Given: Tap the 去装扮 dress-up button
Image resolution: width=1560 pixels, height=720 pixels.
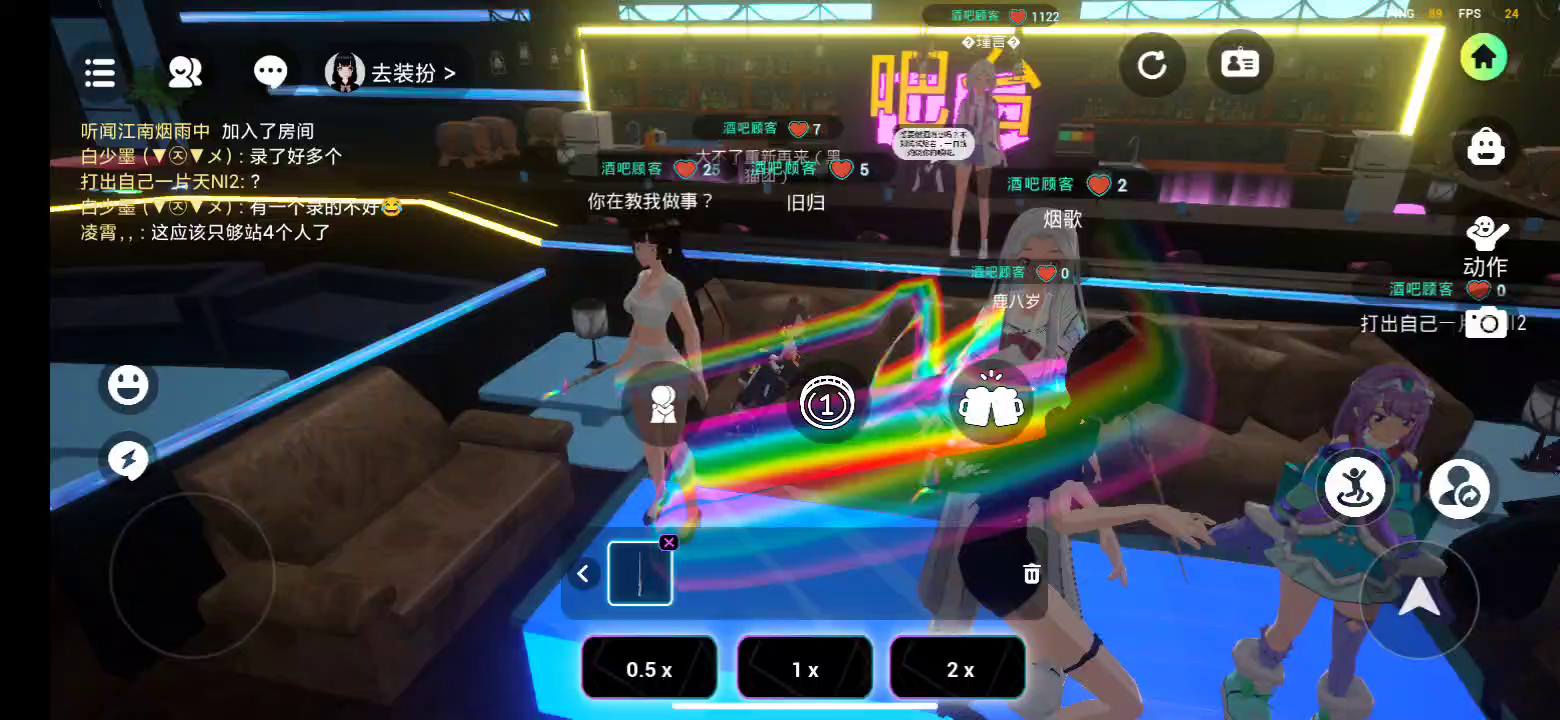Looking at the screenshot, I should pyautogui.click(x=392, y=73).
